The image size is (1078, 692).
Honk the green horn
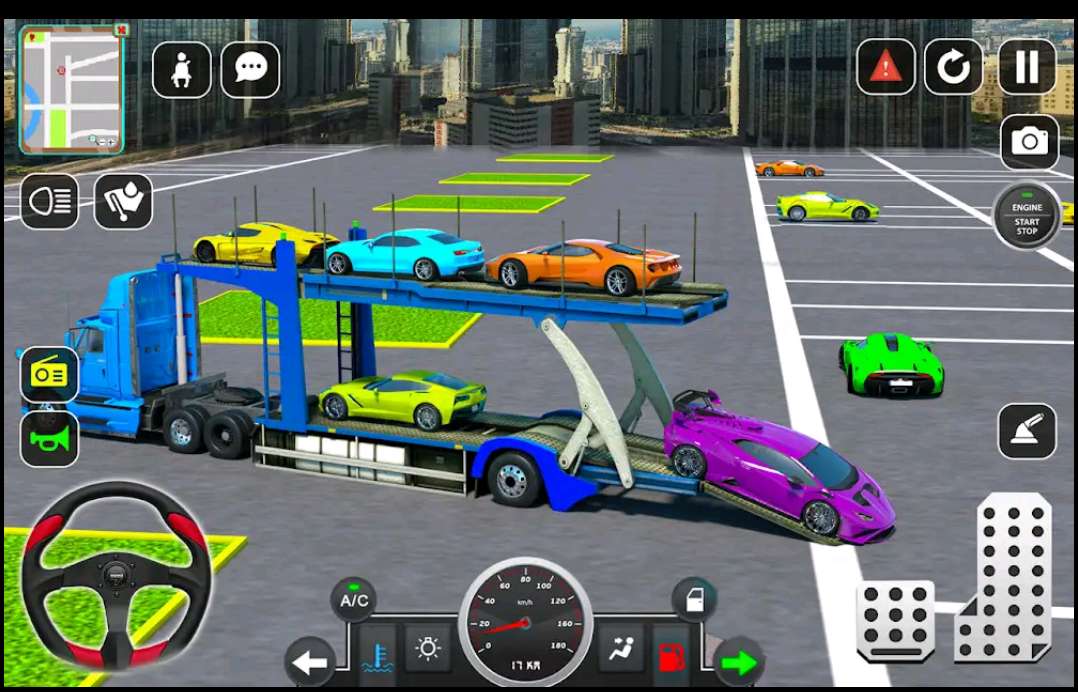tap(49, 438)
